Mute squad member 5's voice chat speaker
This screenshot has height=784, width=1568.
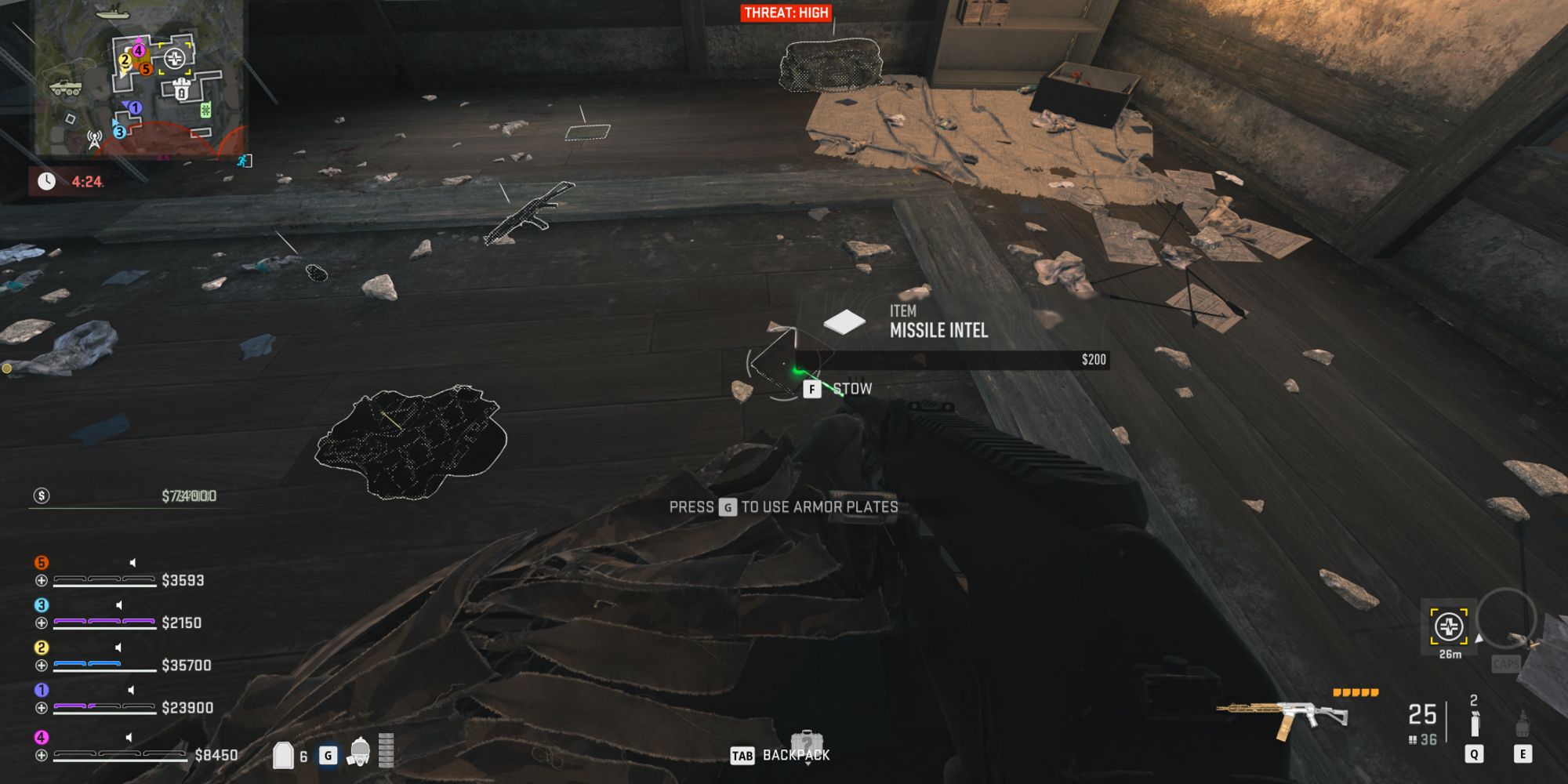pos(132,562)
